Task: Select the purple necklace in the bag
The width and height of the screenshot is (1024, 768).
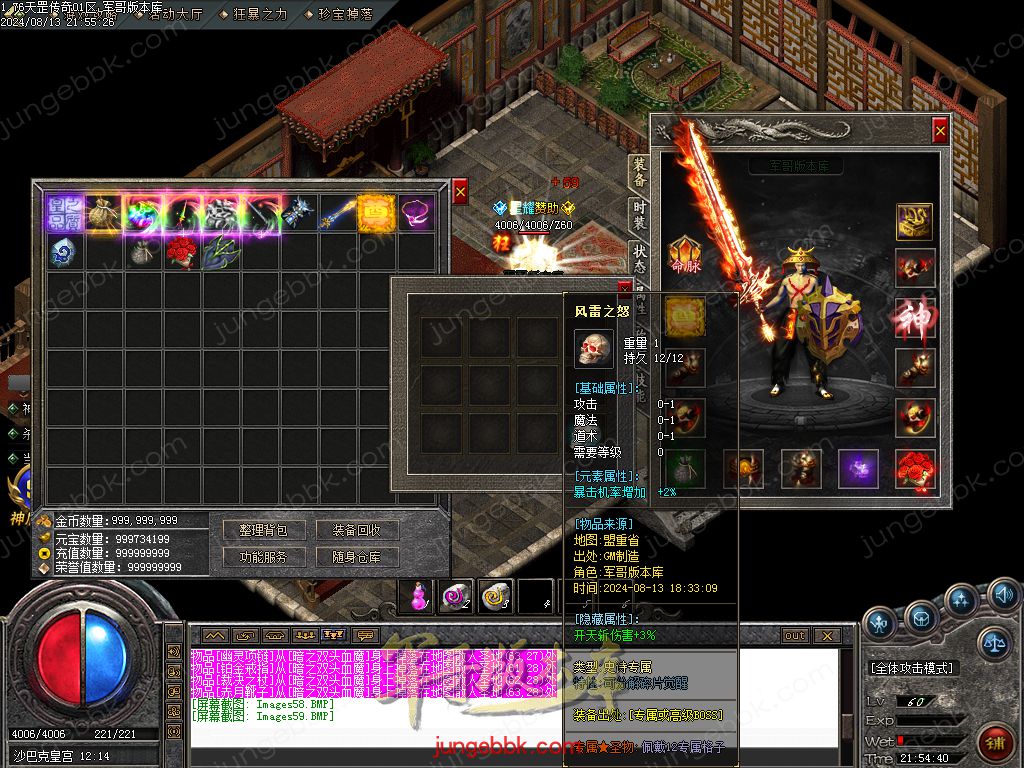Action: 416,213
